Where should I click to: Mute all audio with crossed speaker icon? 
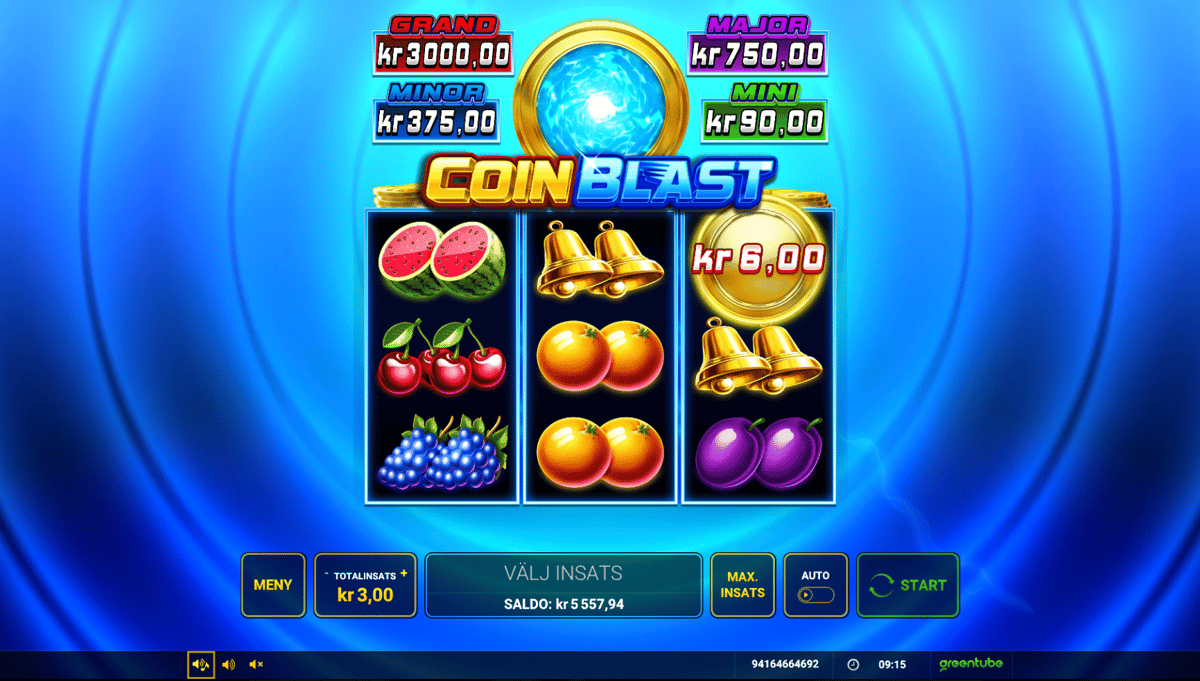256,664
